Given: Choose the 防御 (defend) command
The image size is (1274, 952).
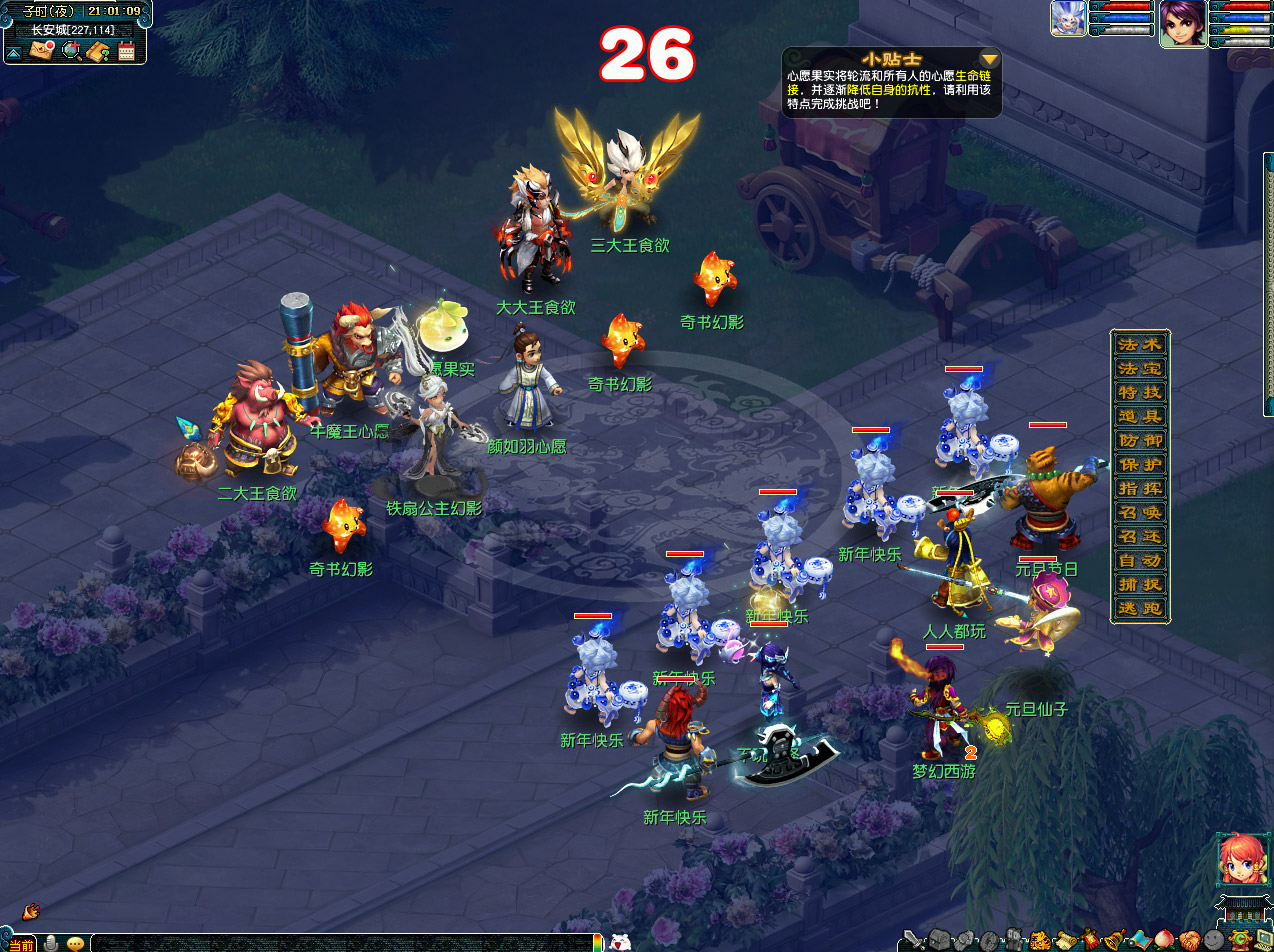Looking at the screenshot, I should pyautogui.click(x=1140, y=440).
